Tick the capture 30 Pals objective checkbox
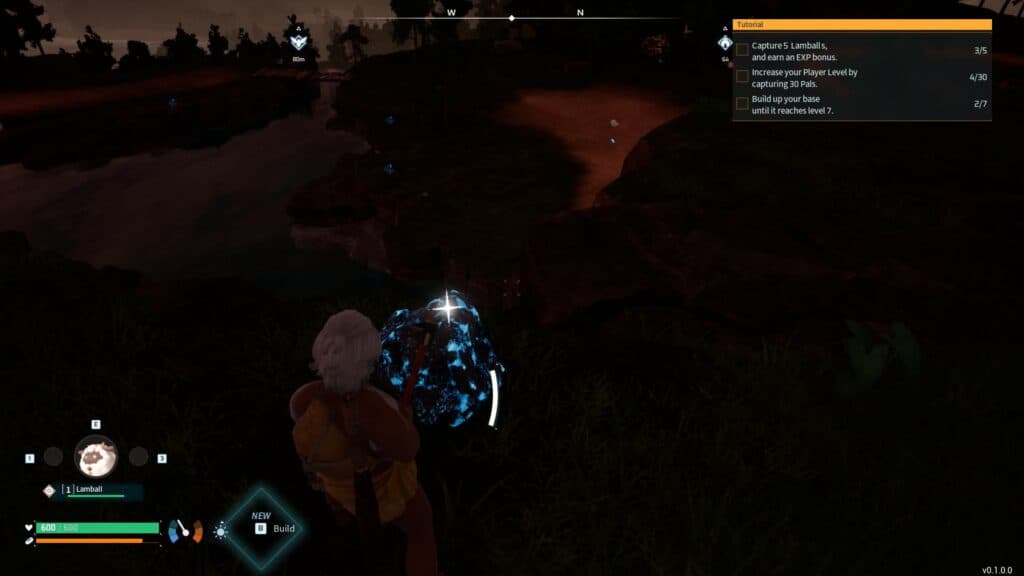 742,76
